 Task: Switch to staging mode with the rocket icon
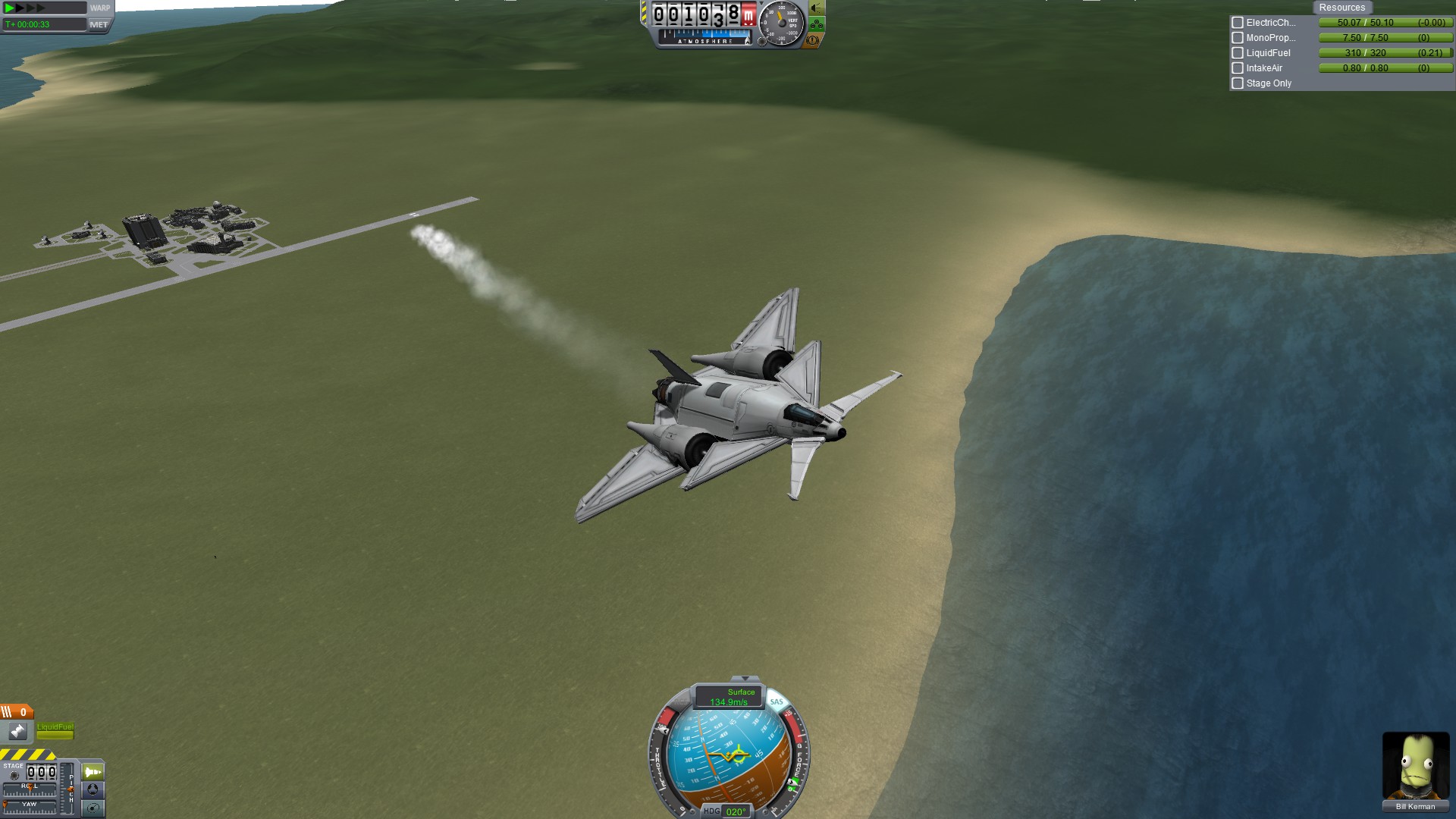pos(93,772)
